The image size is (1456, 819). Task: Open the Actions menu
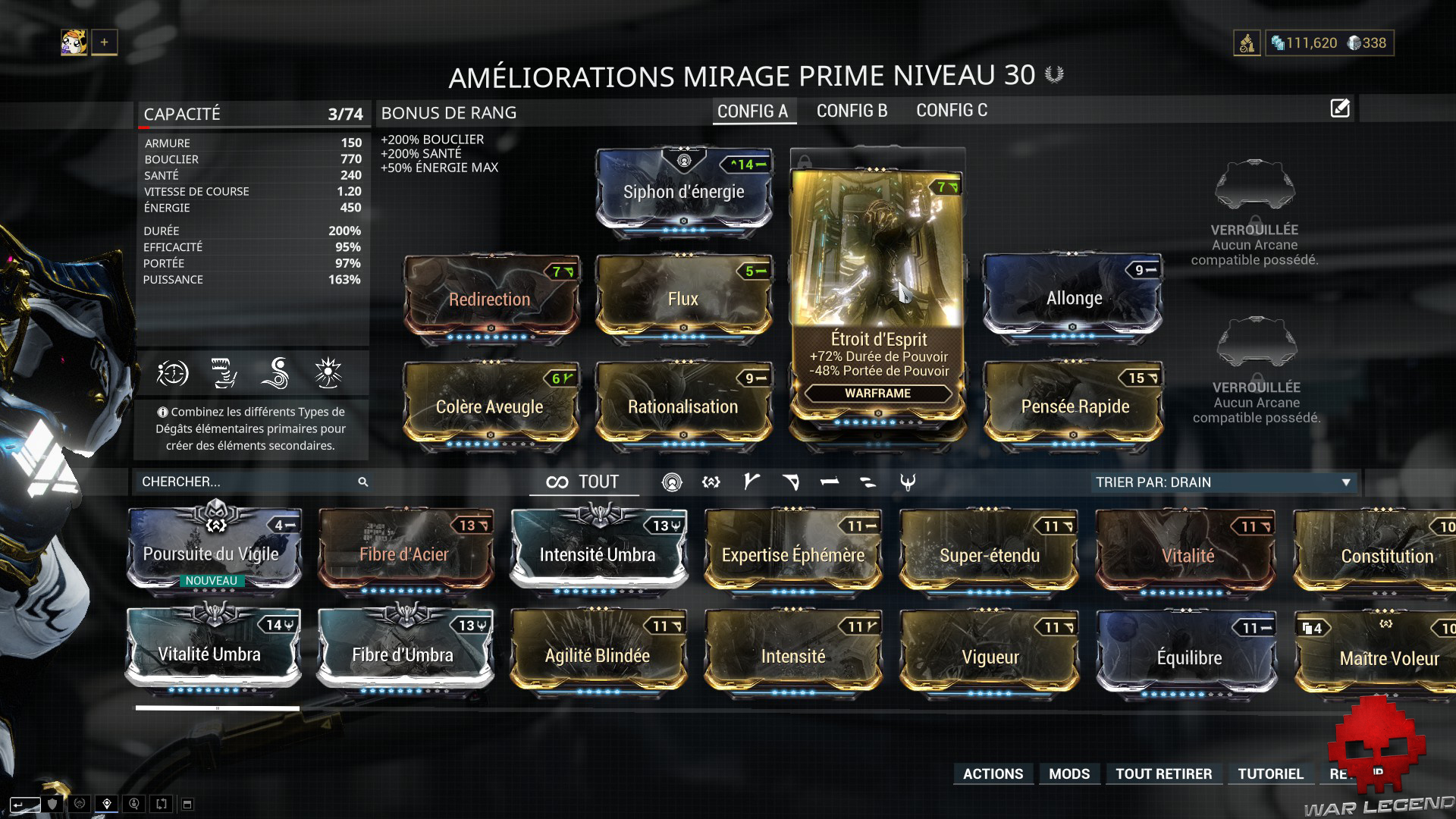click(x=993, y=773)
